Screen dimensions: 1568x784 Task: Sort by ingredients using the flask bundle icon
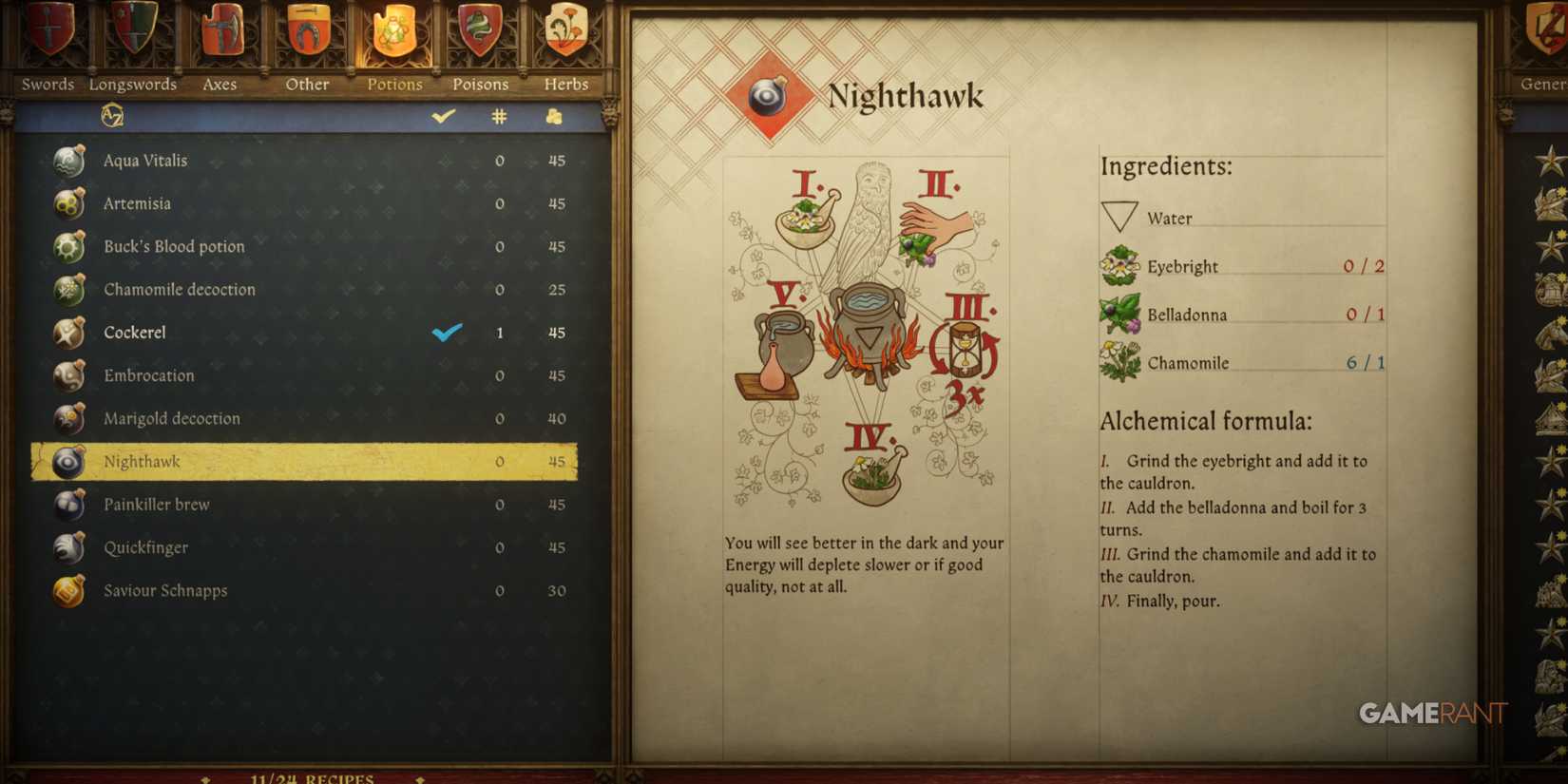click(x=555, y=115)
